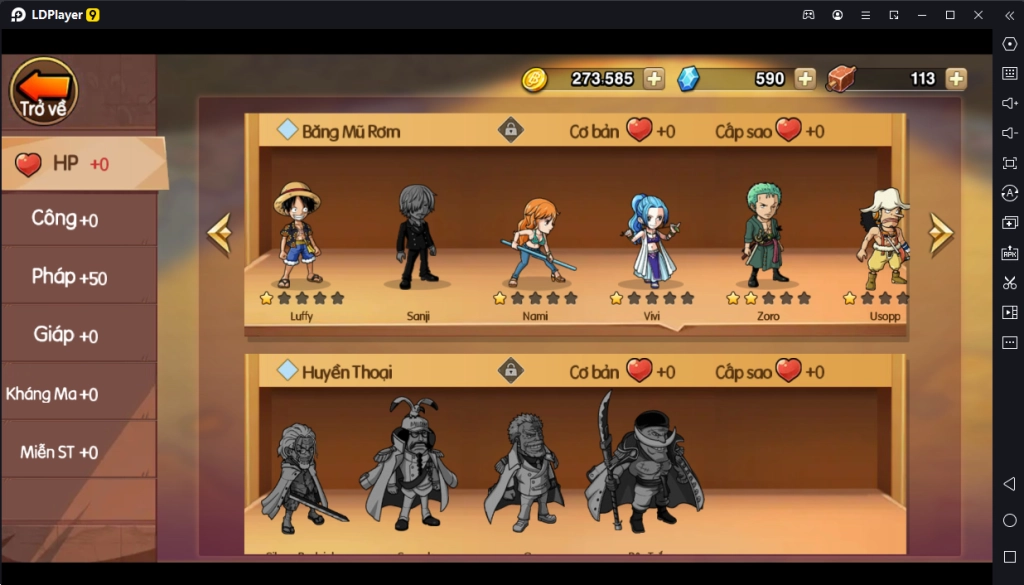Viewport: 1024px width, 585px height.
Task: Click the left arrow of the crew row
Action: 219,233
